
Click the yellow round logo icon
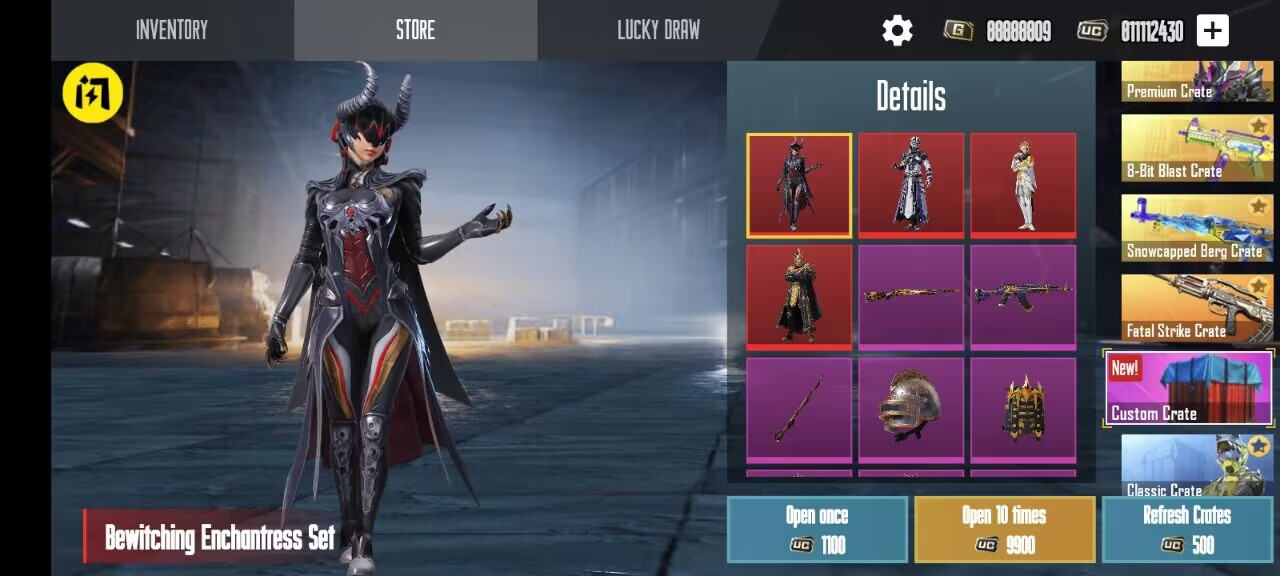point(93,93)
